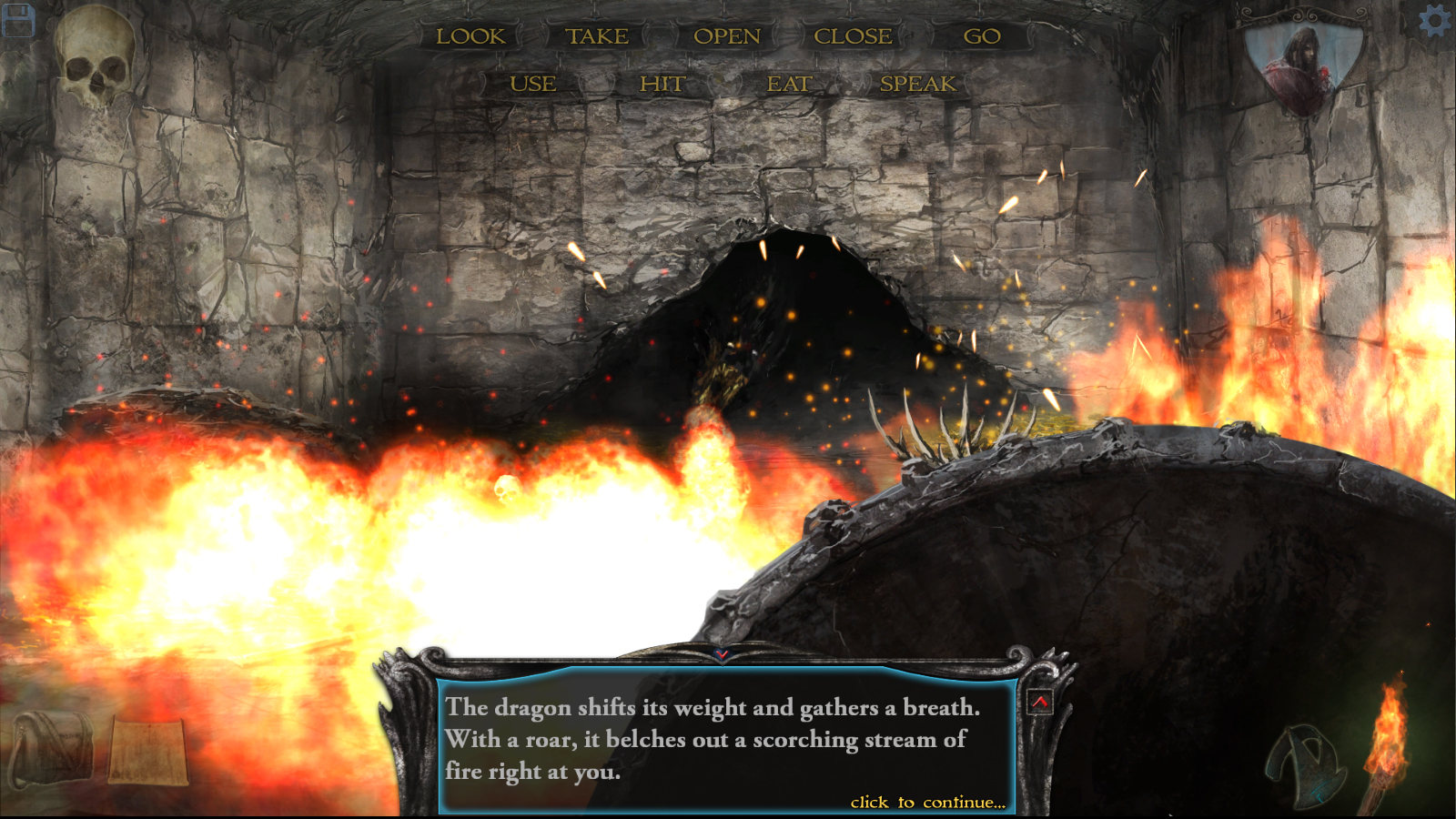
Task: Select the HIT command
Action: [x=663, y=83]
